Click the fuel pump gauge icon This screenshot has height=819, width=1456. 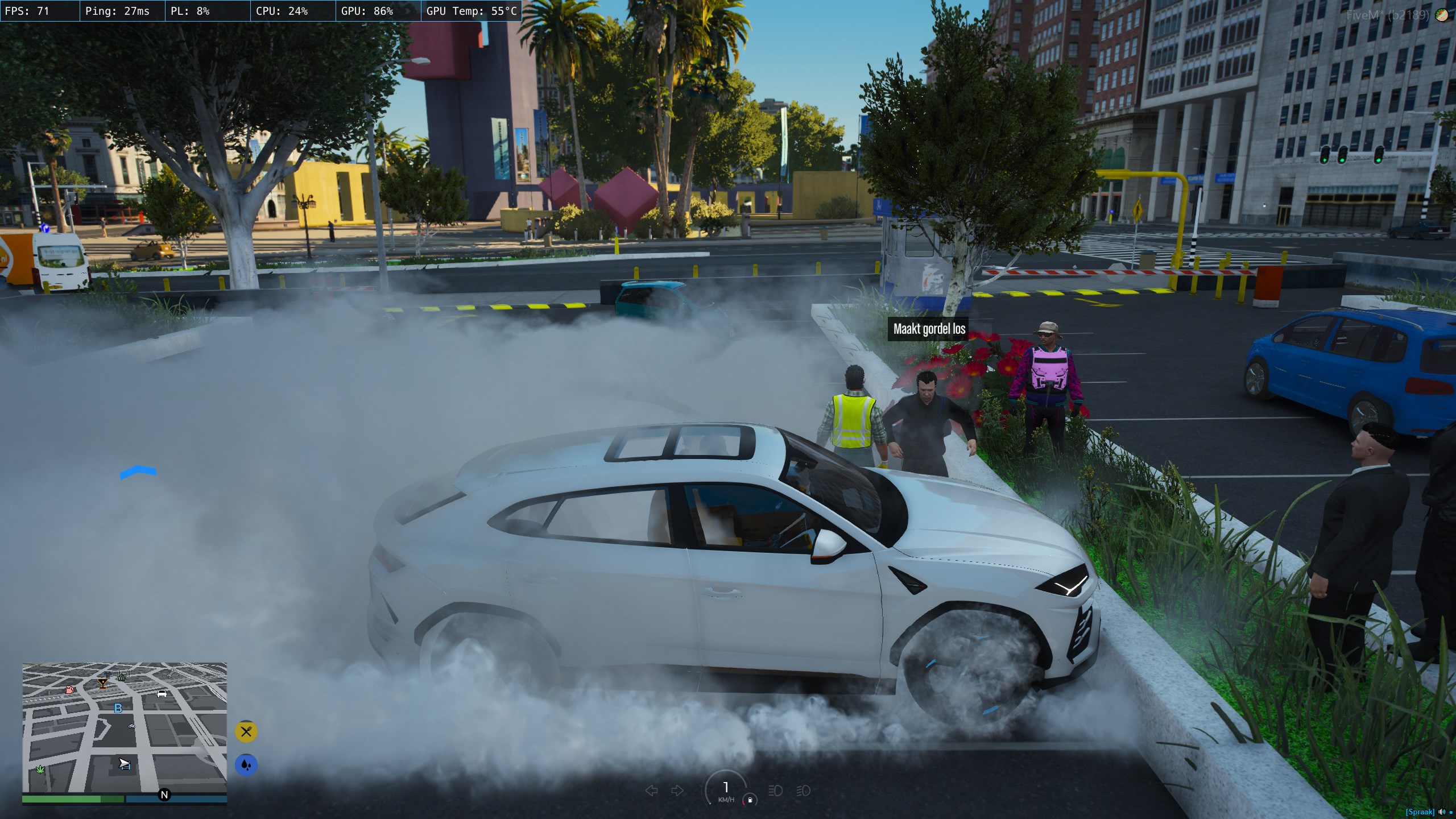pos(750,800)
